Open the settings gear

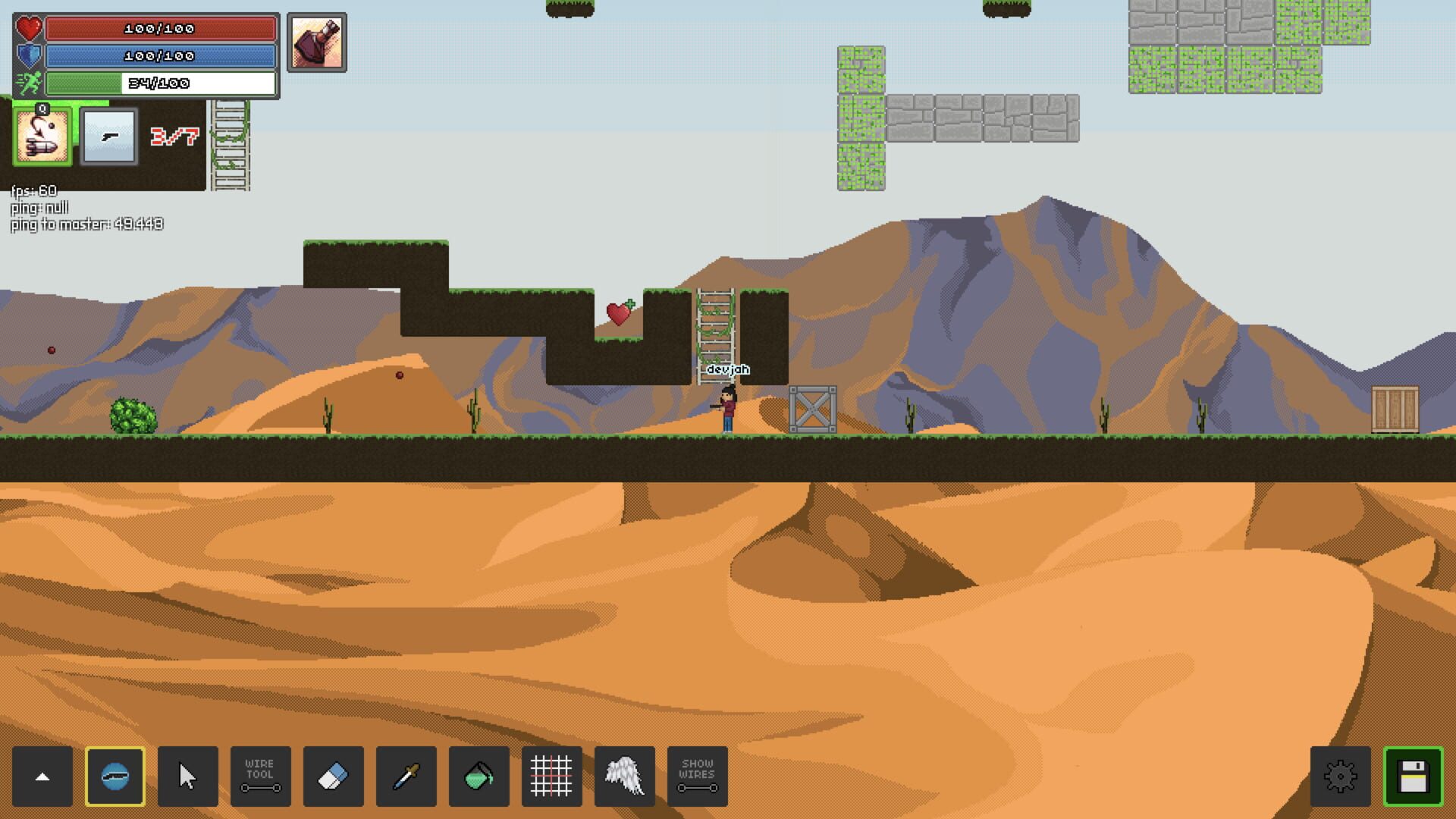(x=1341, y=776)
